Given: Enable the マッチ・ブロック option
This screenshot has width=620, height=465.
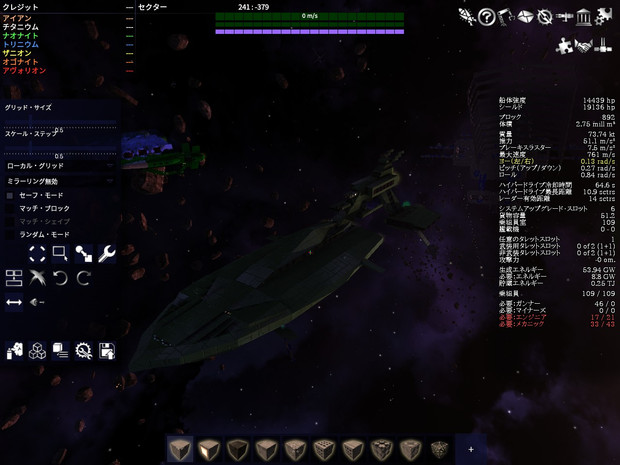Looking at the screenshot, I should tap(10, 209).
